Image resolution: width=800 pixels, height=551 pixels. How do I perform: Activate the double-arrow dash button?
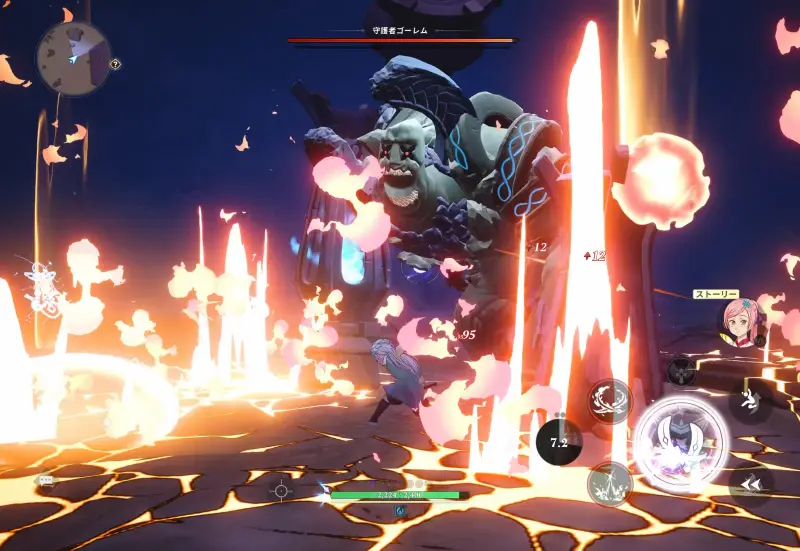(x=748, y=485)
